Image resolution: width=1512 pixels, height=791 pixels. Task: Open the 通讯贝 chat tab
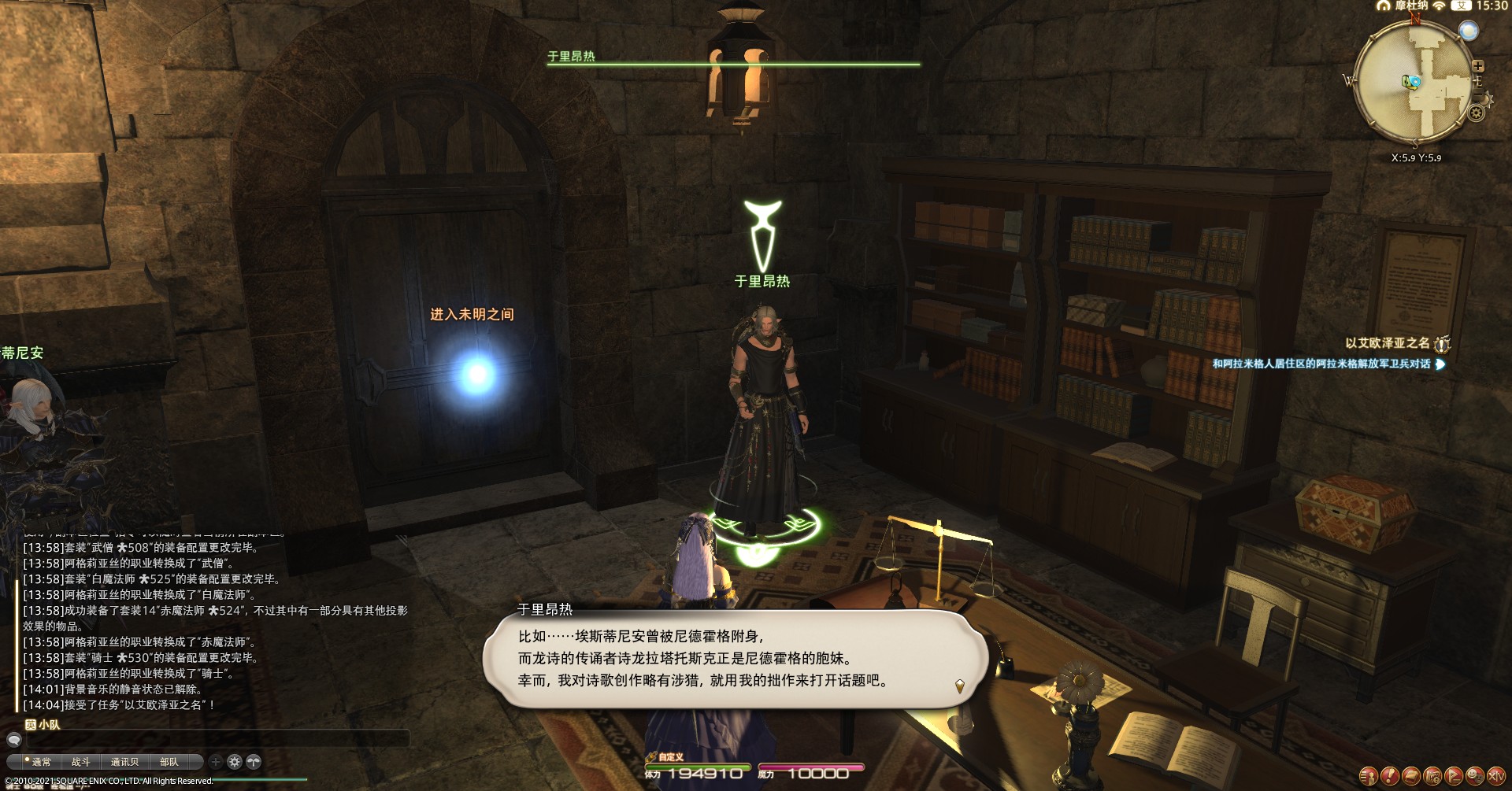(x=124, y=762)
